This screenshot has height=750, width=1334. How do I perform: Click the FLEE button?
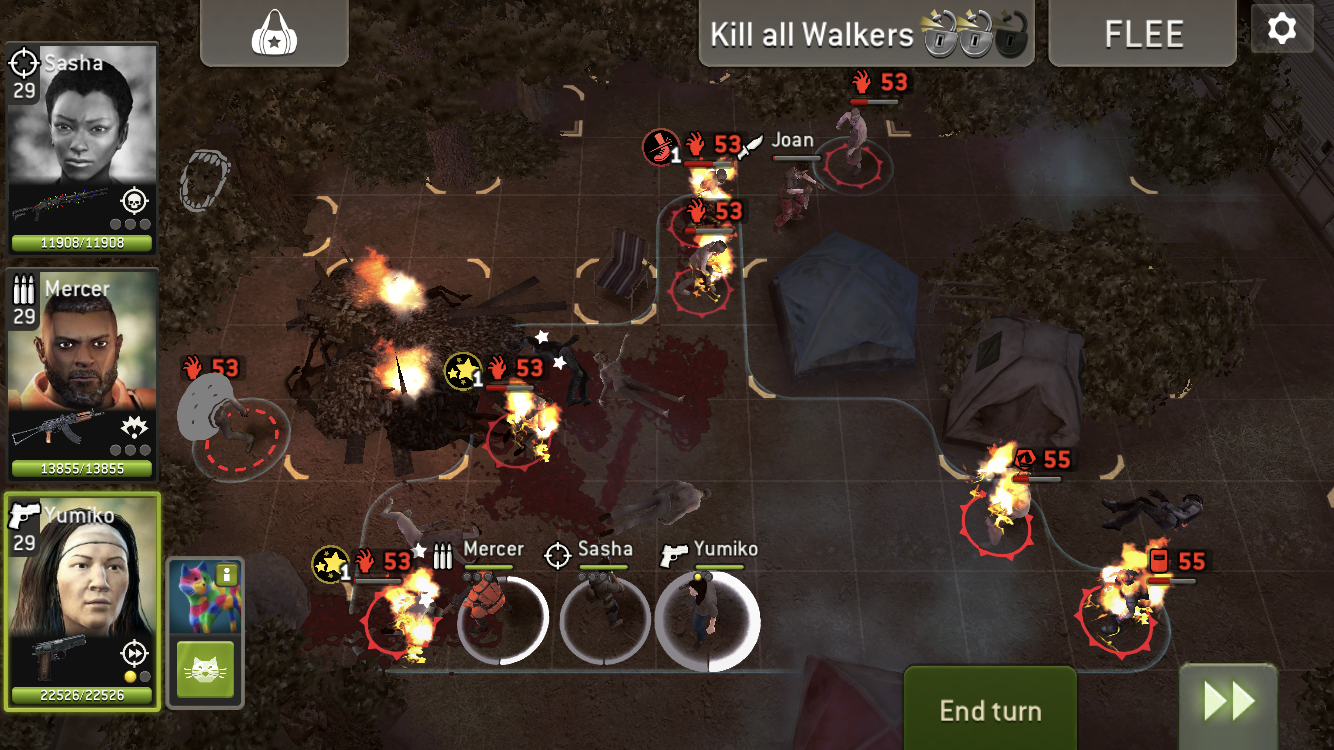tap(1143, 34)
